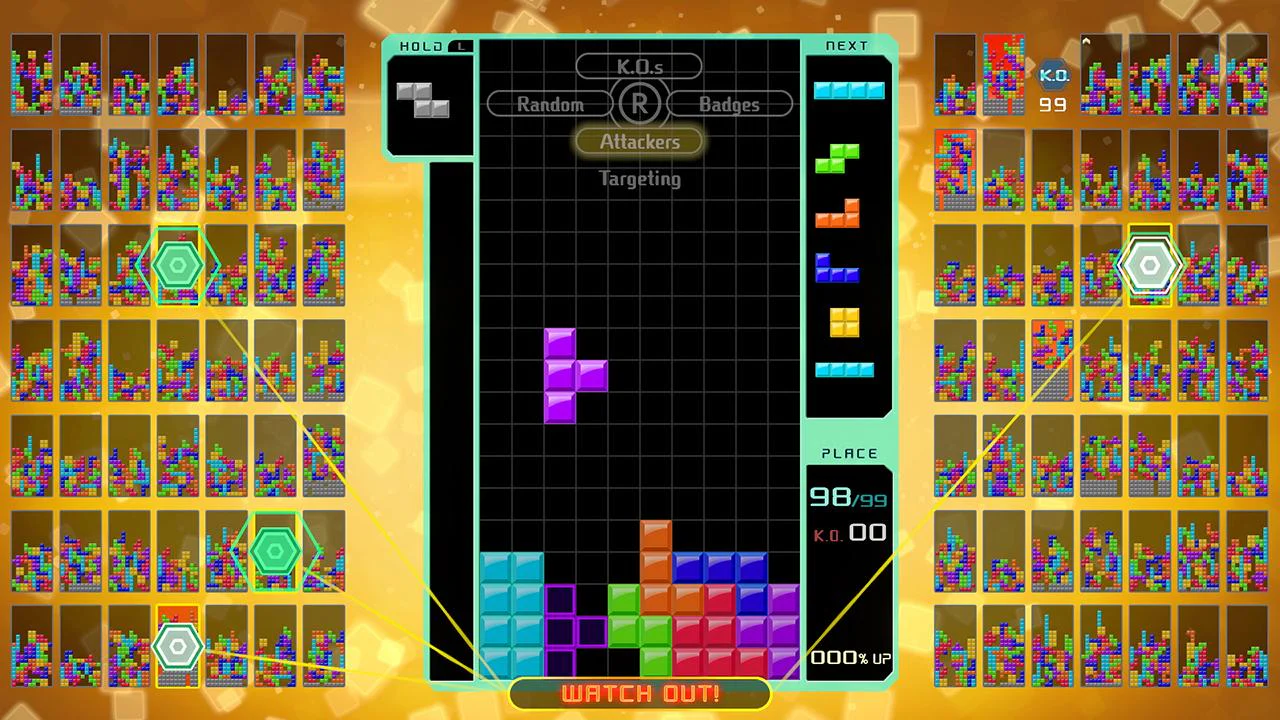Click the WATCH OUT! warning banner
The height and width of the screenshot is (720, 1280).
pos(639,693)
